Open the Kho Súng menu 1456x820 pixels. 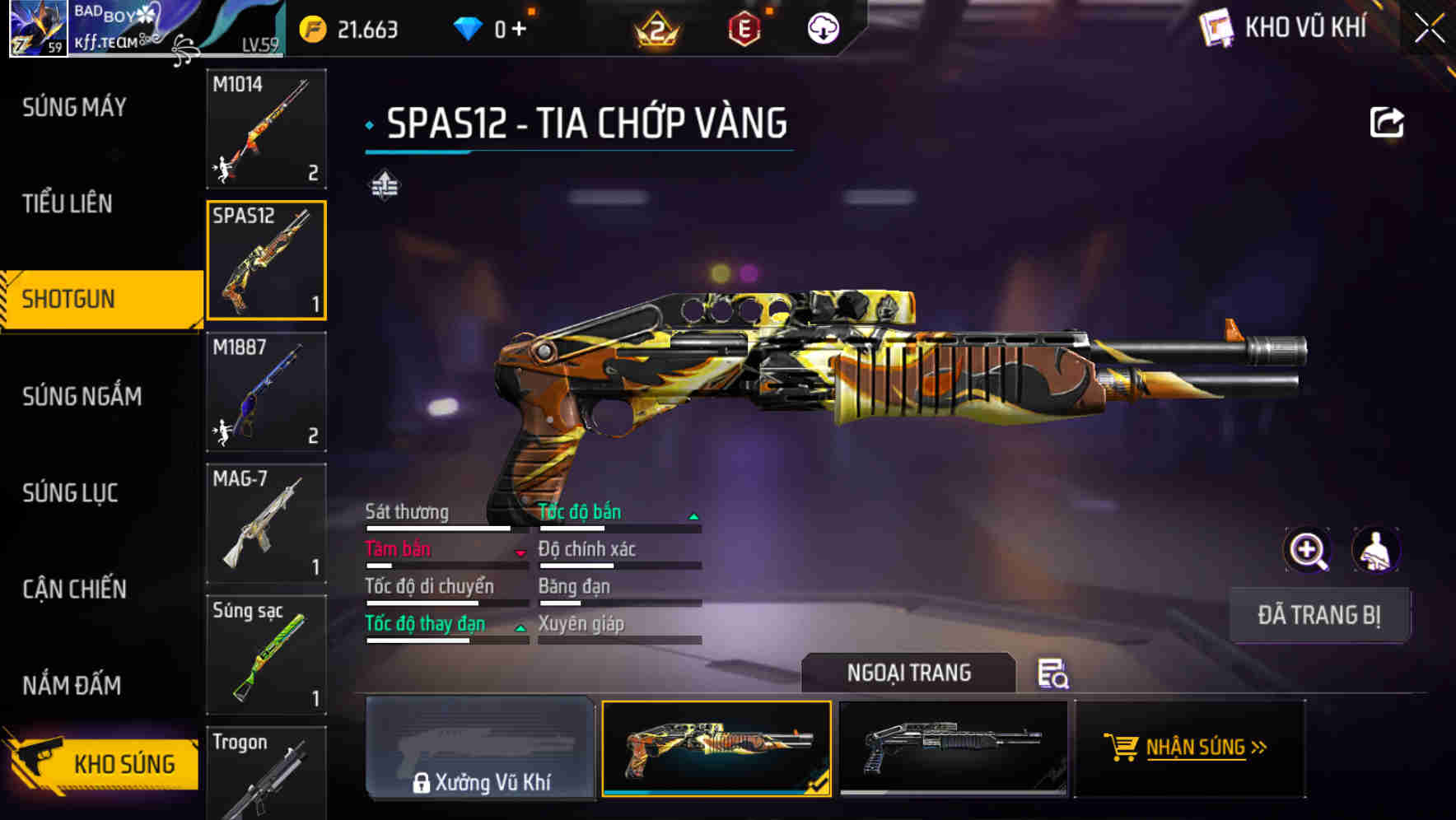click(x=103, y=763)
